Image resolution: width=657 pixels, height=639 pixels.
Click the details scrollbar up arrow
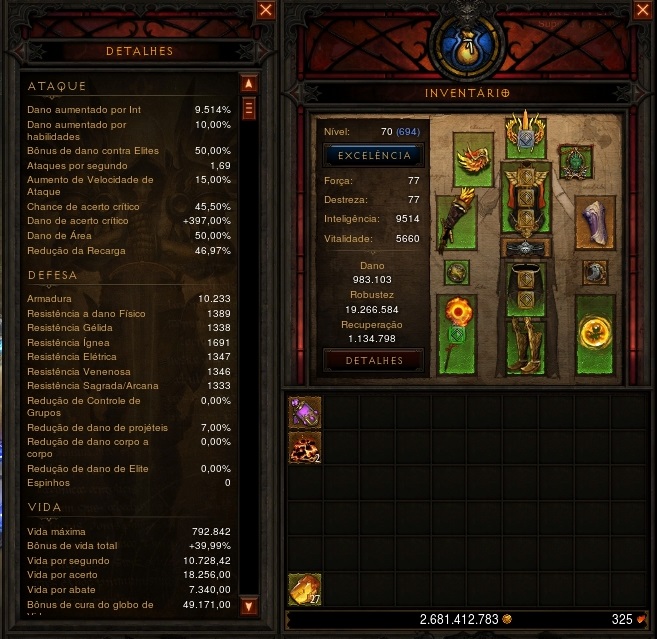[x=249, y=83]
